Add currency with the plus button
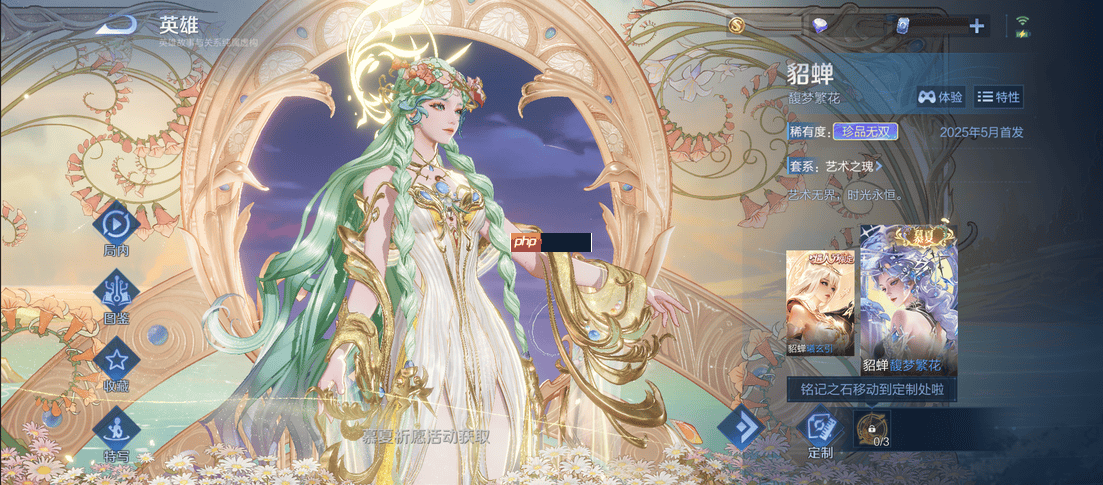Image resolution: width=1103 pixels, height=485 pixels. 976,26
